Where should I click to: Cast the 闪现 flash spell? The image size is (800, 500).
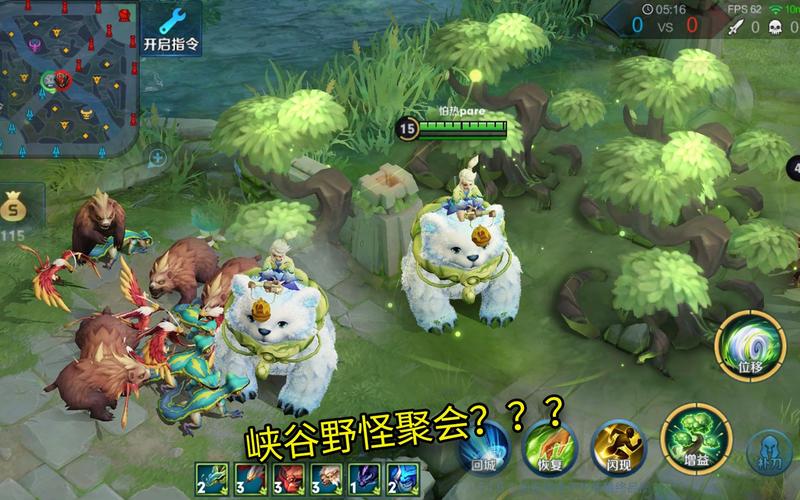(612, 443)
